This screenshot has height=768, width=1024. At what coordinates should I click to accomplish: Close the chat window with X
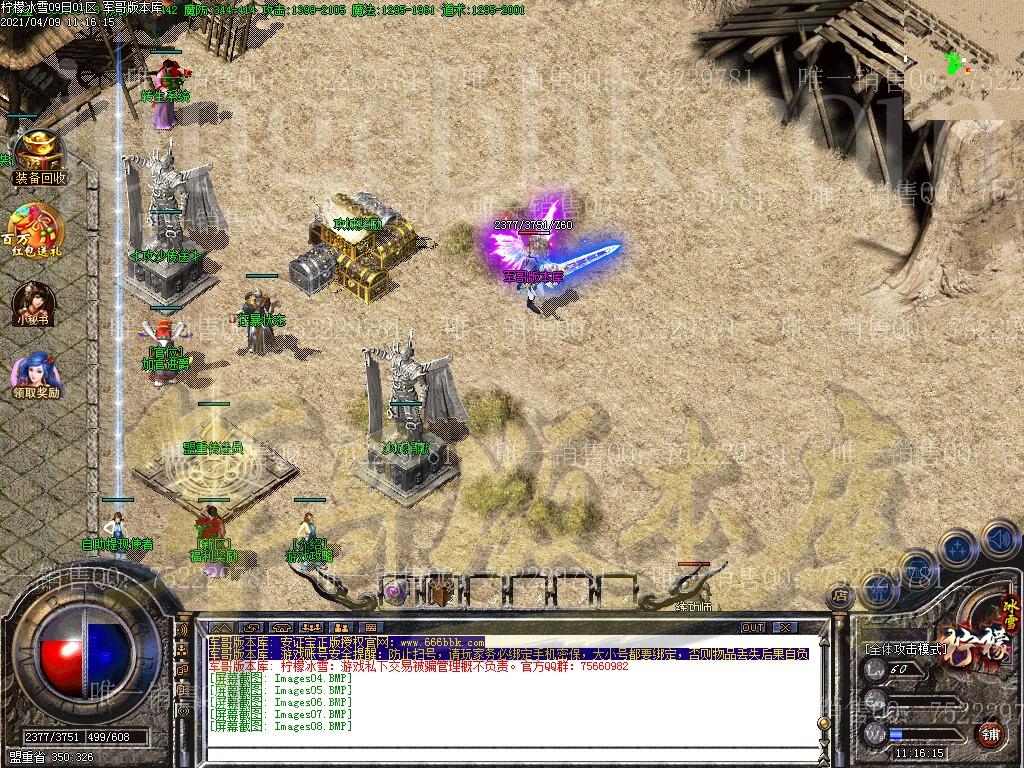(785, 627)
